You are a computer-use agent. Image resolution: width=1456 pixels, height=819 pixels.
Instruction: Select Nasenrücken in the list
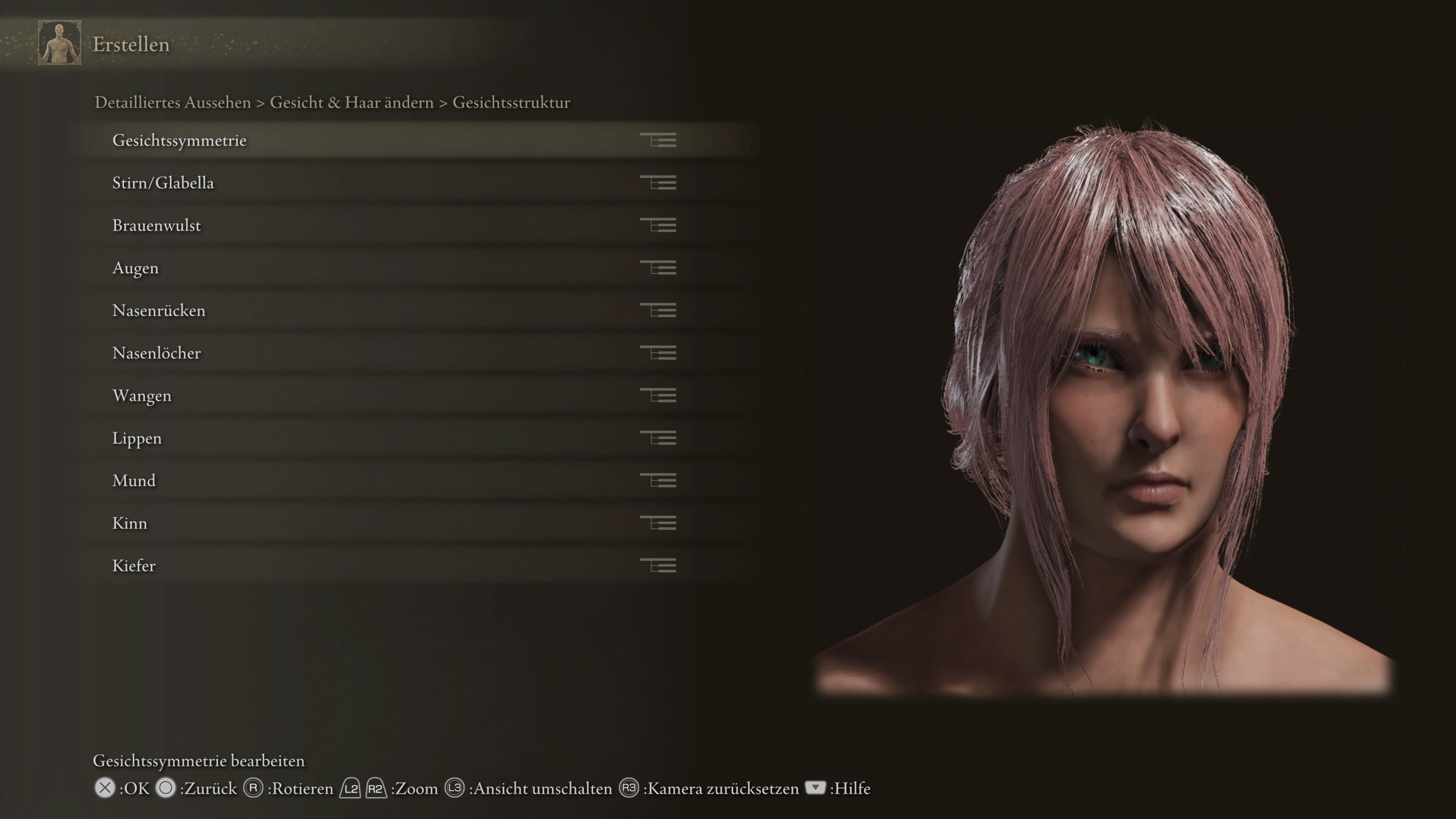[x=159, y=310]
